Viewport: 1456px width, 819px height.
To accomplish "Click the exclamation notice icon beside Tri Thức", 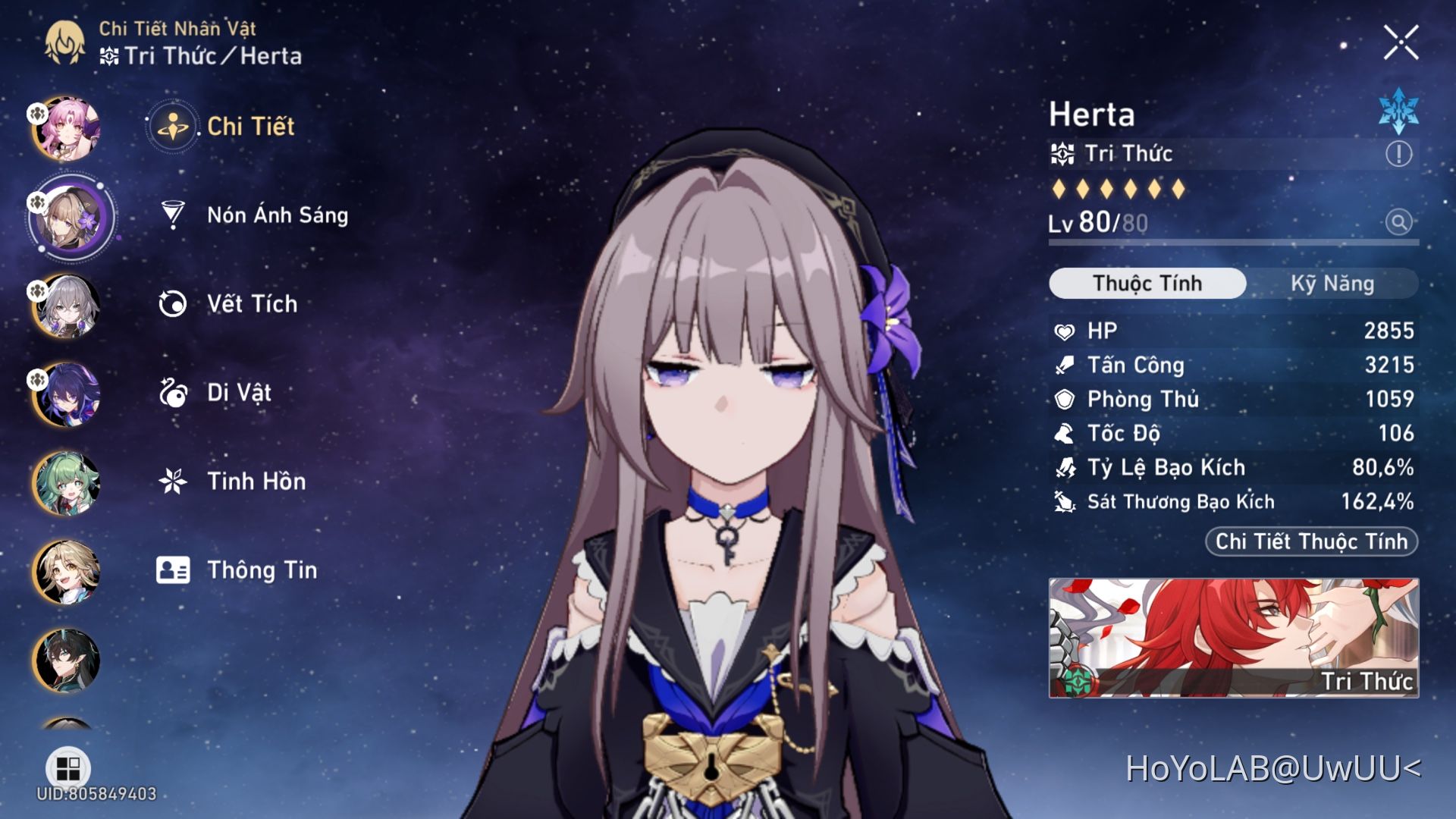I will coord(1400,153).
